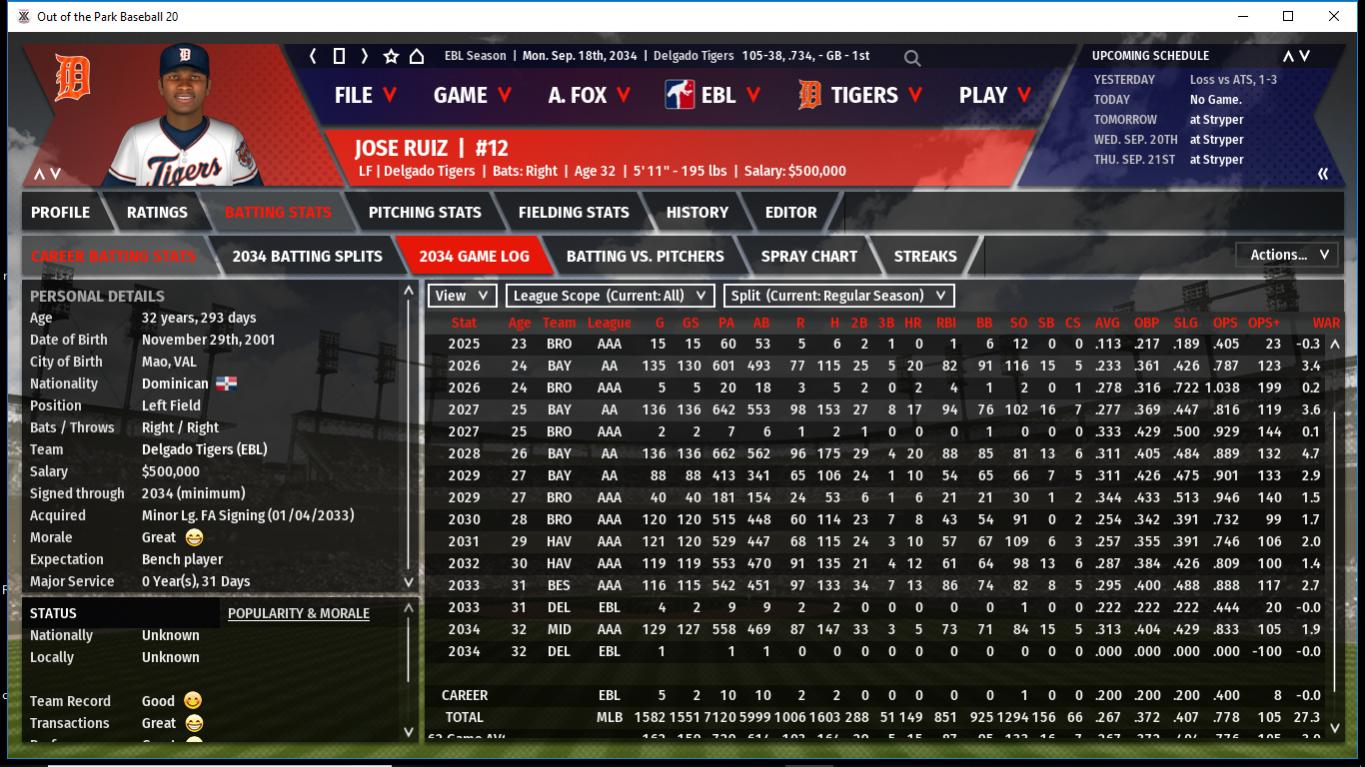Open the POPULARITY & MORALE link
The height and width of the screenshot is (767, 1365).
(298, 613)
